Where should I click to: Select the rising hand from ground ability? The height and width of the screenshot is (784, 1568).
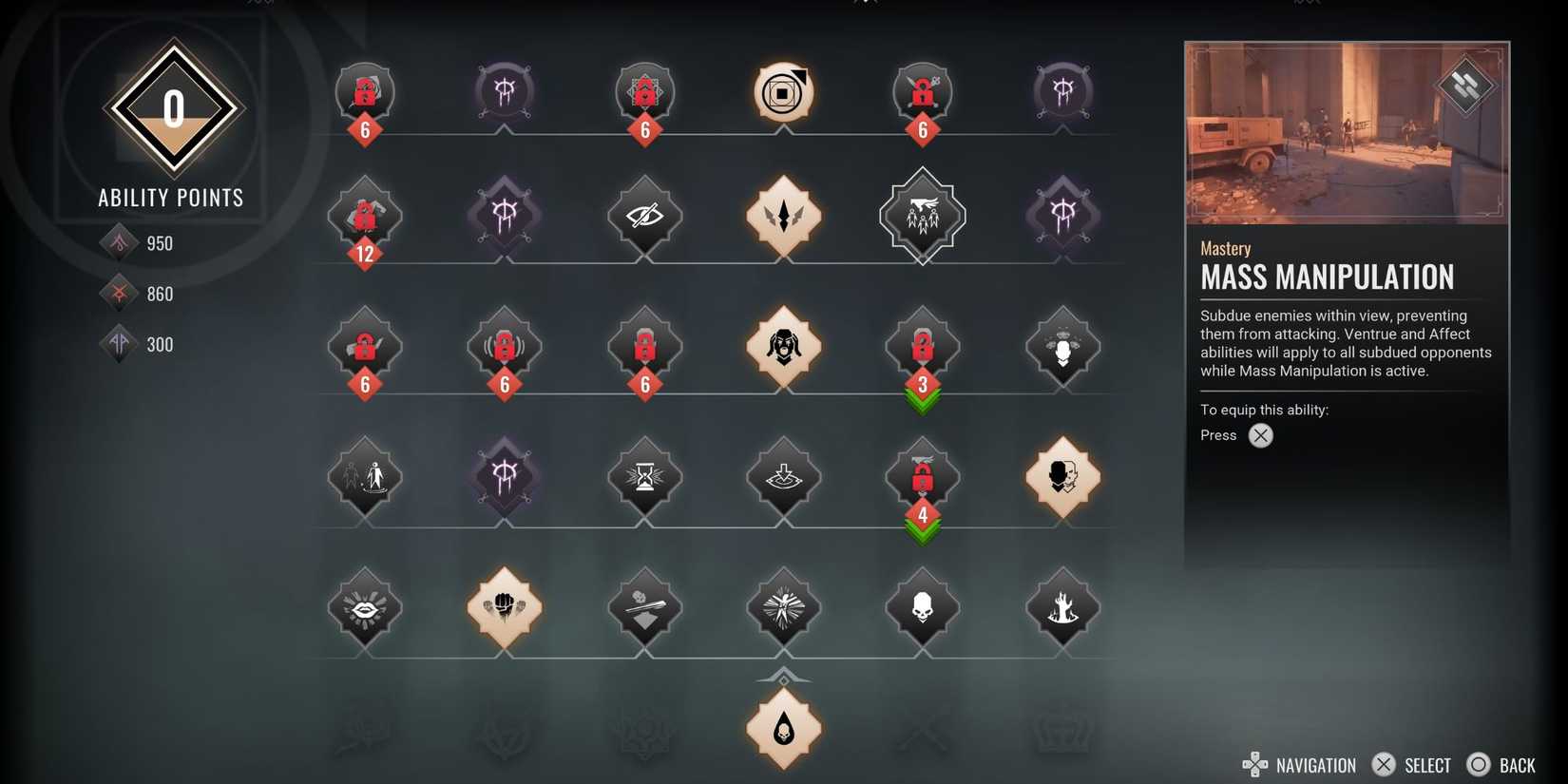[1062, 609]
